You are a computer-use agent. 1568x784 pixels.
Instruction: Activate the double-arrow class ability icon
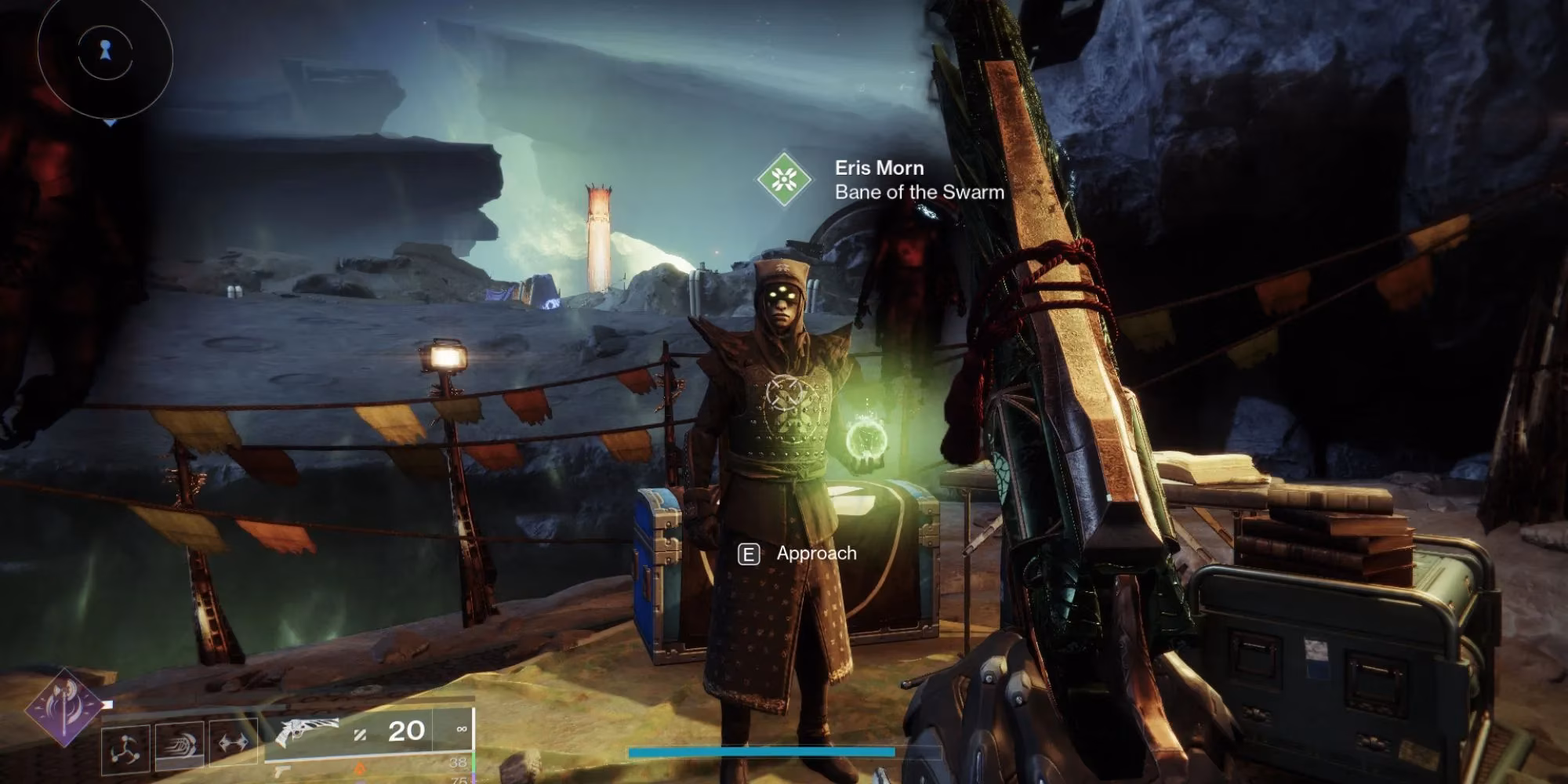pos(233,742)
